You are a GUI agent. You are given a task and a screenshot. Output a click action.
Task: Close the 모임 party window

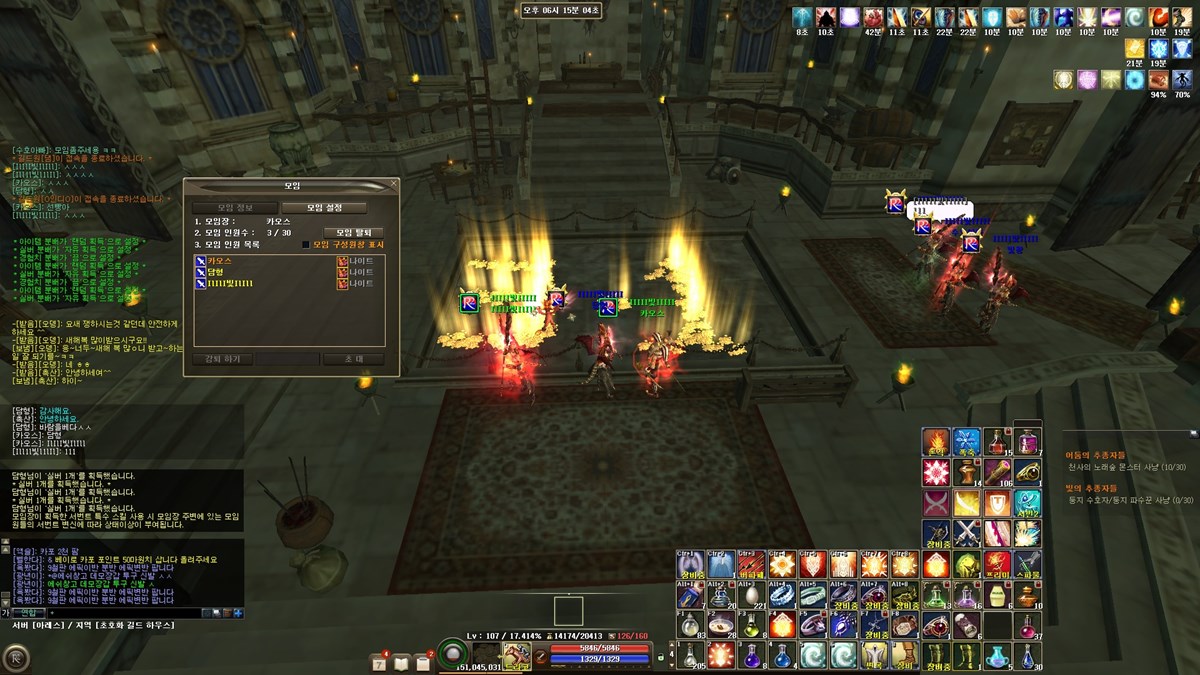pyautogui.click(x=393, y=185)
